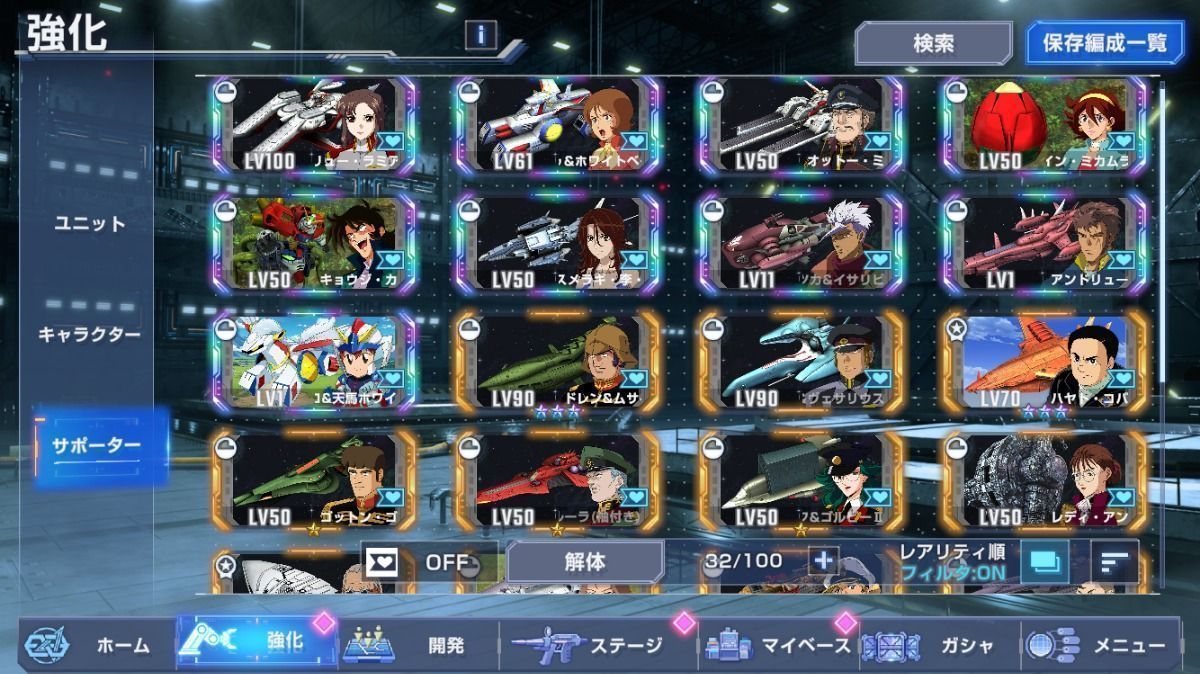Open the 検索 search button
Image resolution: width=1200 pixels, height=674 pixels.
point(933,44)
